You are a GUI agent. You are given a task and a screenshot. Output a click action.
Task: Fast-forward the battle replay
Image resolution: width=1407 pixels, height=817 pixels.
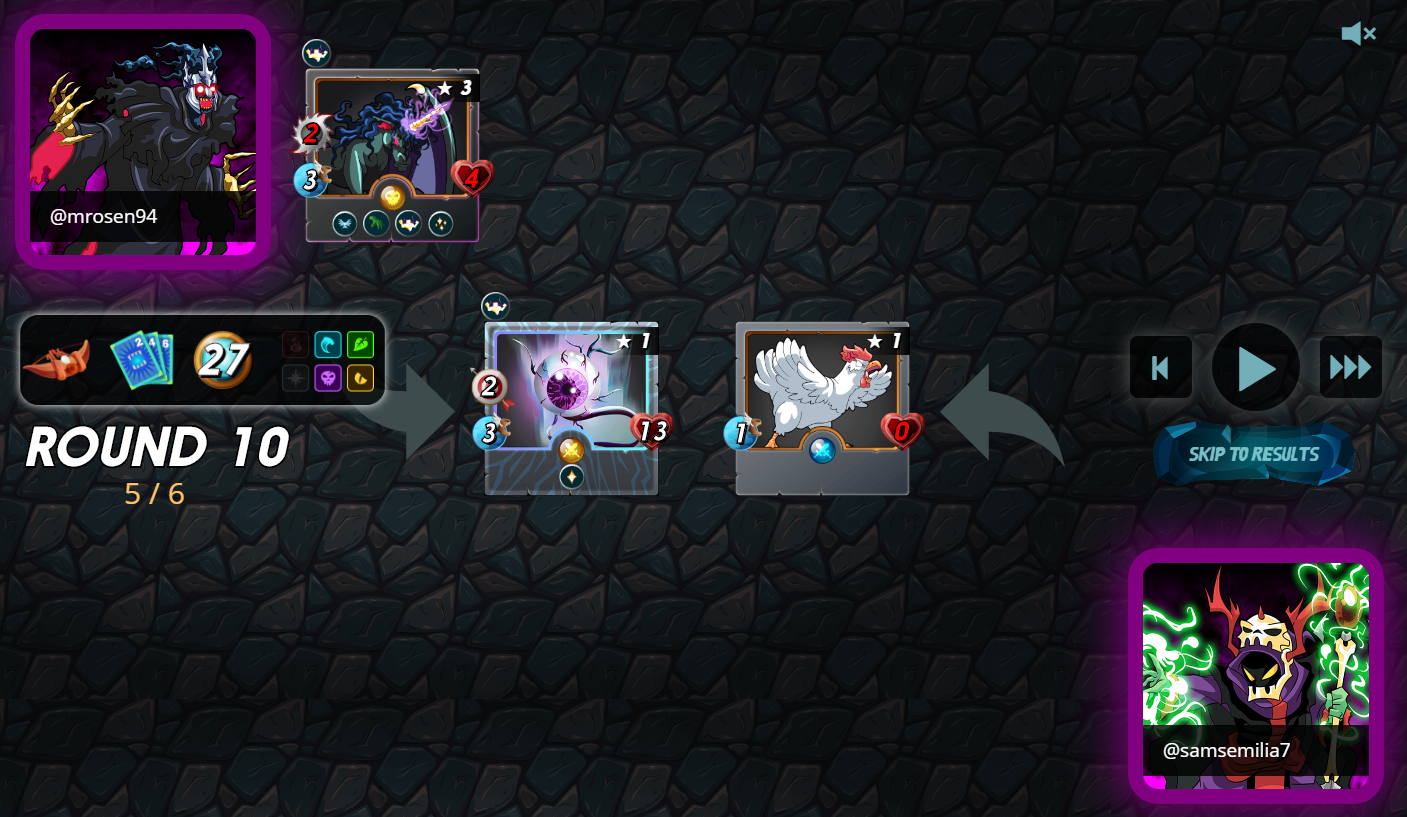(x=1350, y=367)
